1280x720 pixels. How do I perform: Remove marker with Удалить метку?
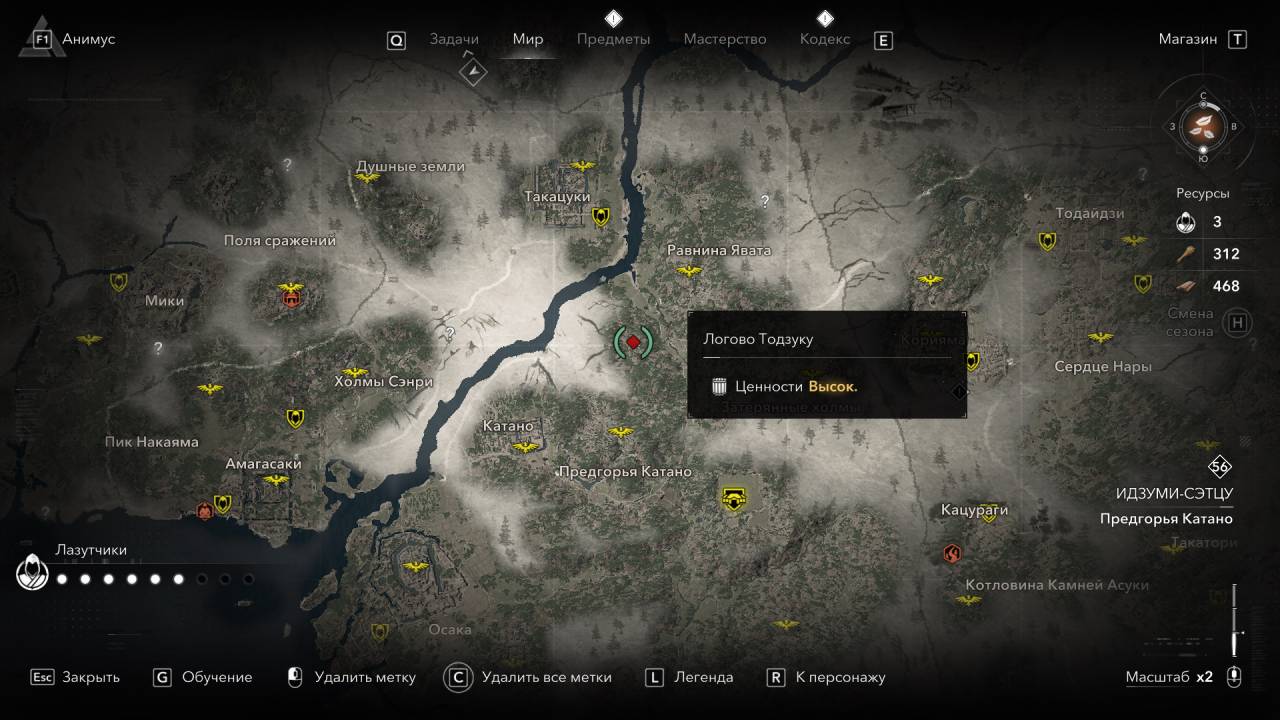click(x=364, y=677)
